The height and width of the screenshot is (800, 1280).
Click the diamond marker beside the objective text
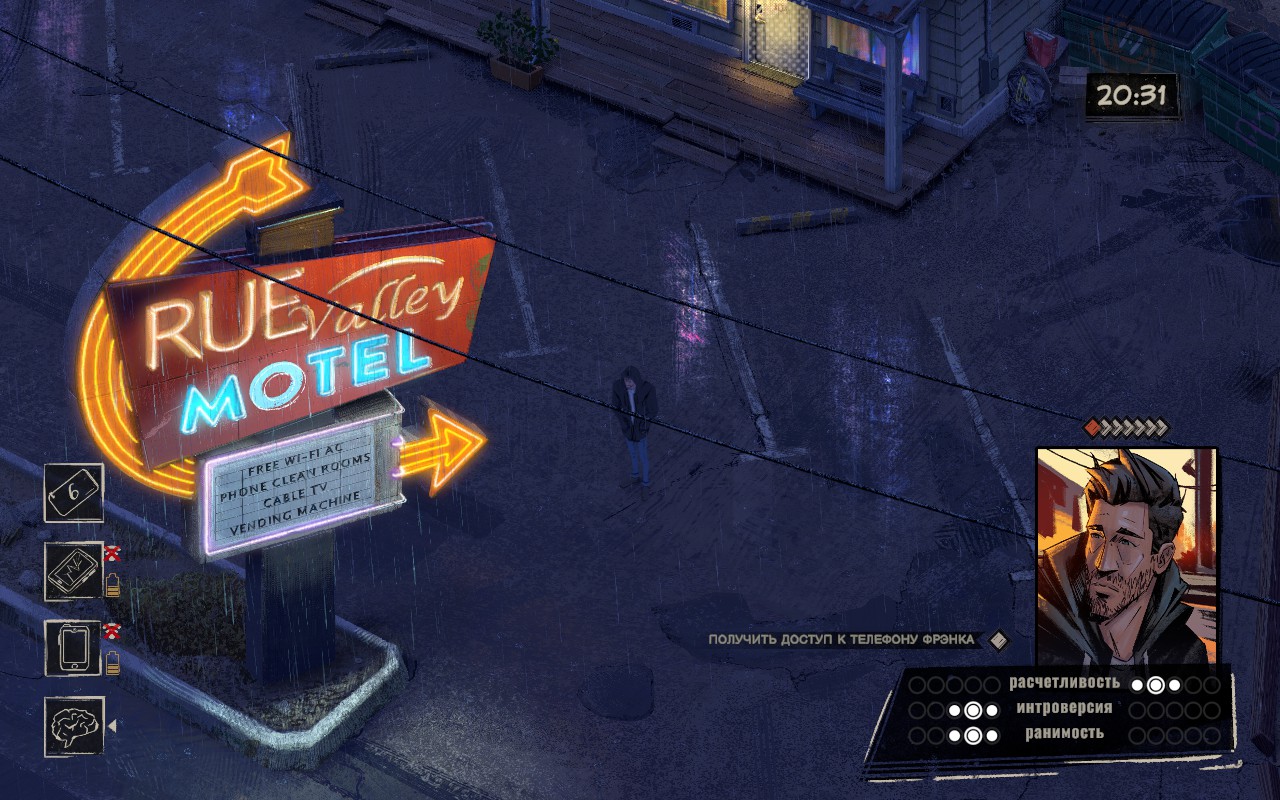[997, 640]
